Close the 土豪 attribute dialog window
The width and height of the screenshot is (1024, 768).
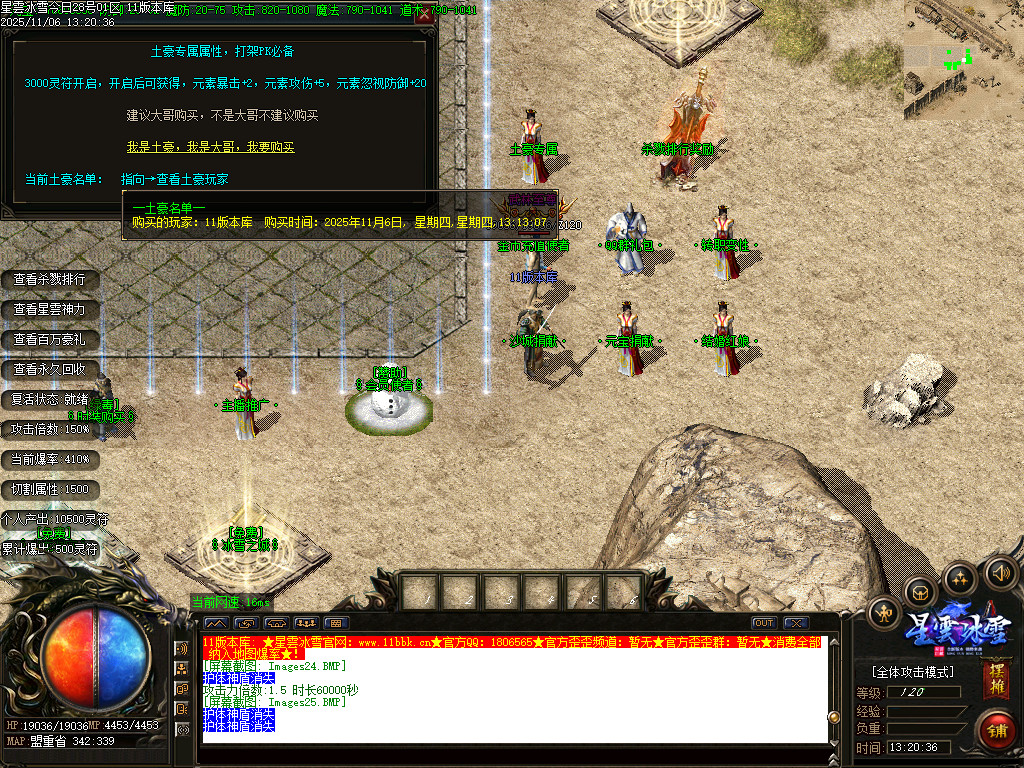[424, 15]
